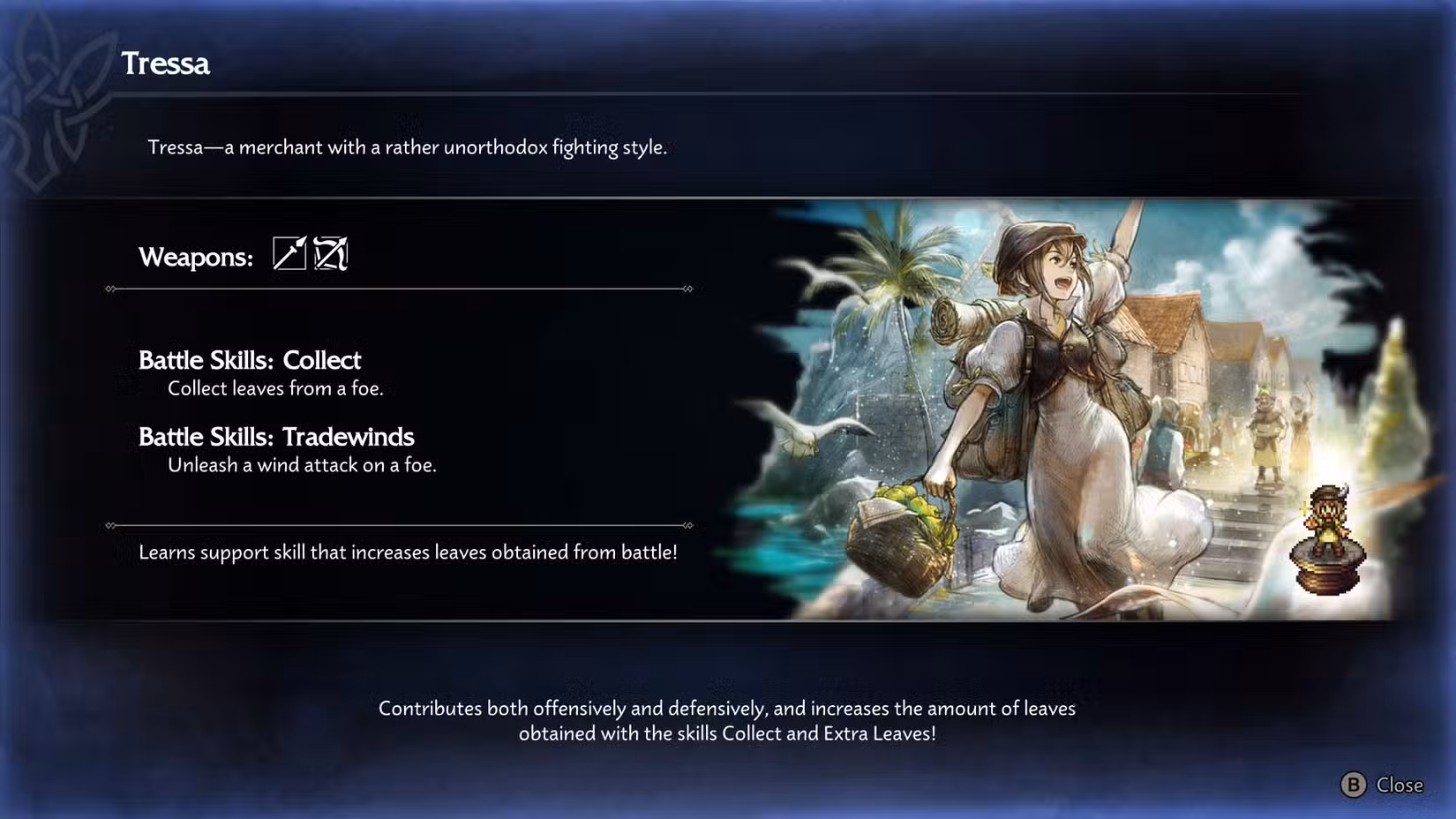Click the bottom contribution summary text bar
The width and height of the screenshot is (1456, 819).
(727, 720)
